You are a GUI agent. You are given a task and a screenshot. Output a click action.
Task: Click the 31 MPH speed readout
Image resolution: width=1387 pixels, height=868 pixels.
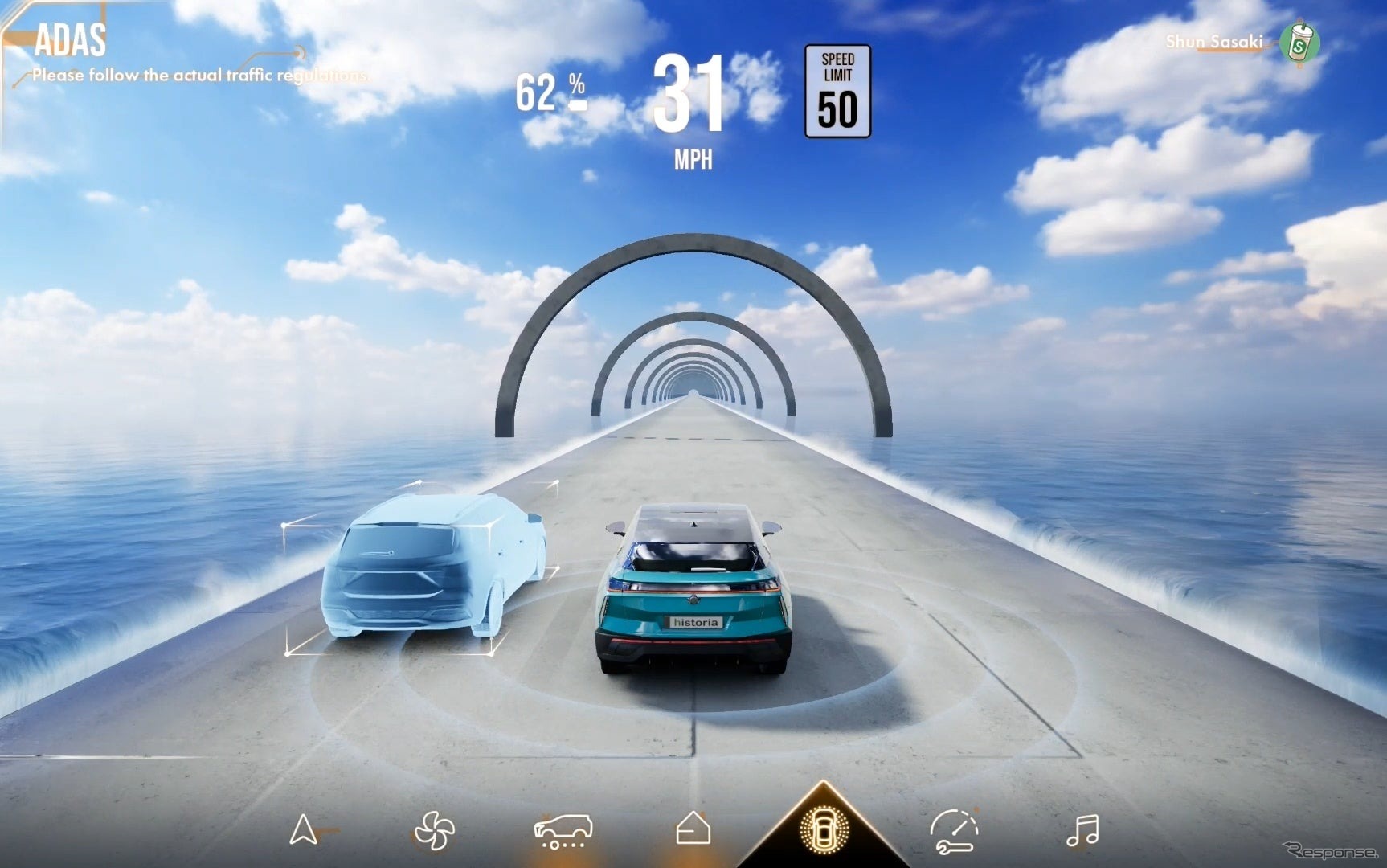pyautogui.click(x=693, y=96)
